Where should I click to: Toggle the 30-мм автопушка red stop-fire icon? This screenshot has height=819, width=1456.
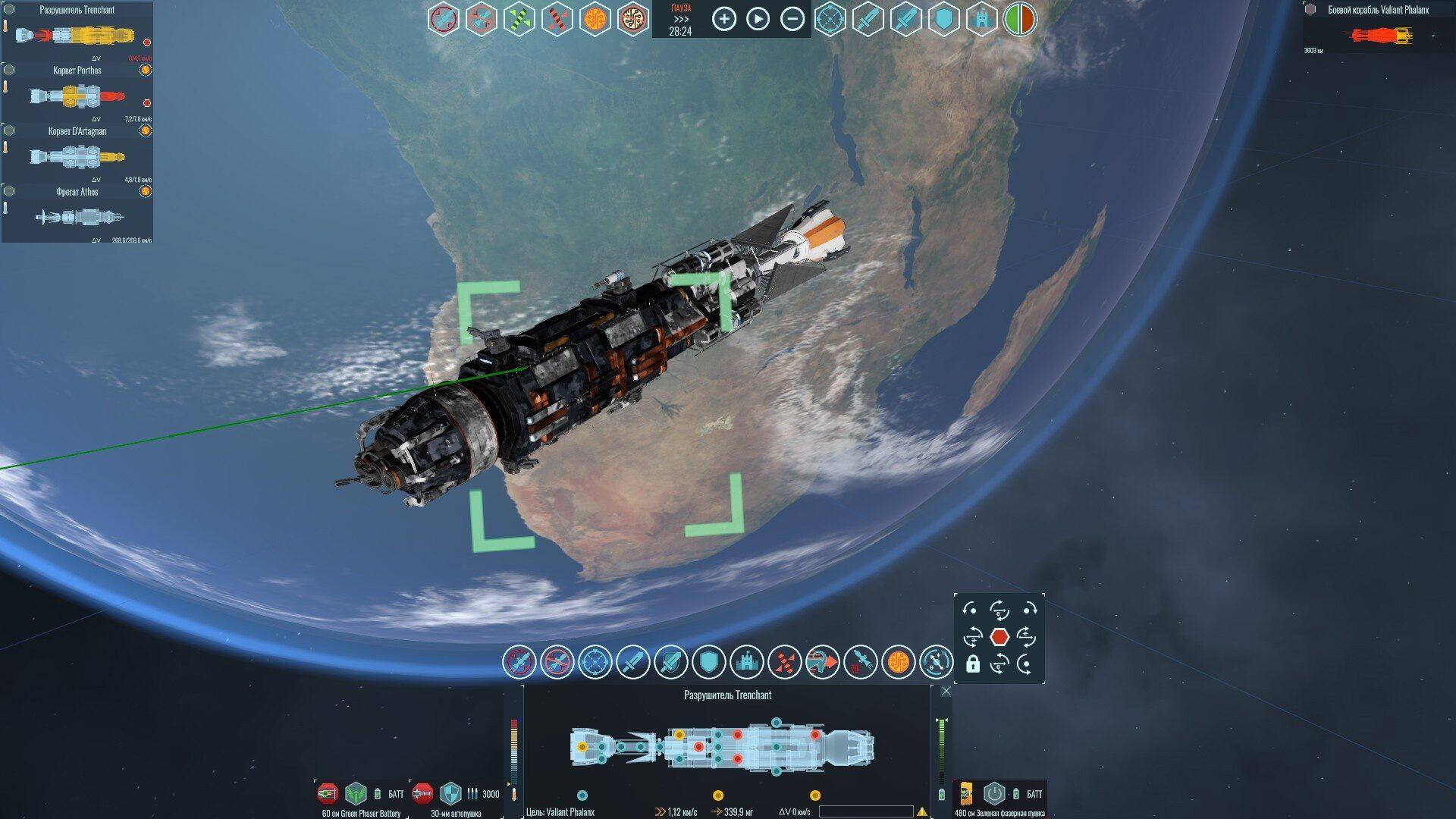click(x=422, y=794)
